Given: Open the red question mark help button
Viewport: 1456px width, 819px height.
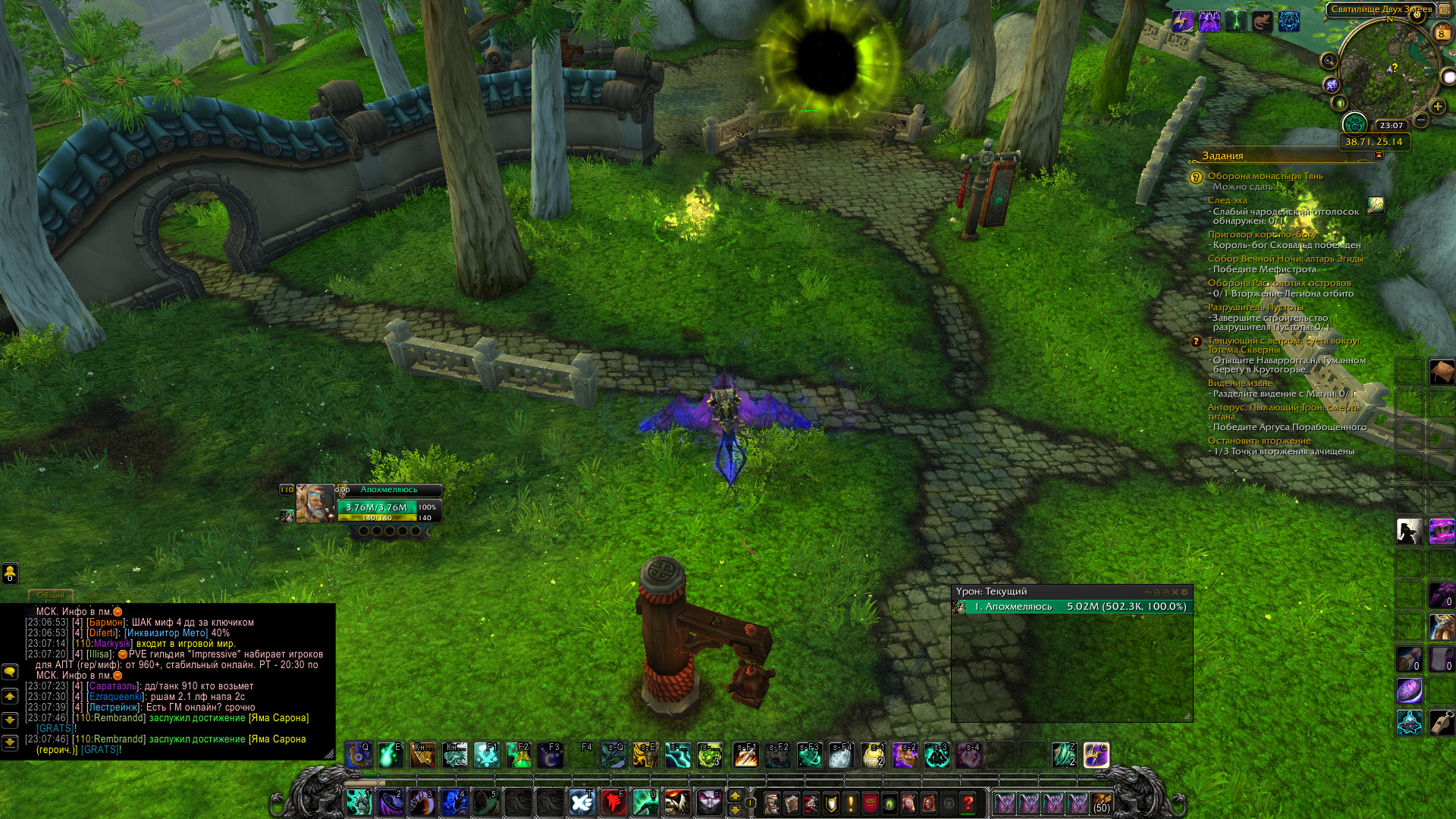Looking at the screenshot, I should pos(968,802).
